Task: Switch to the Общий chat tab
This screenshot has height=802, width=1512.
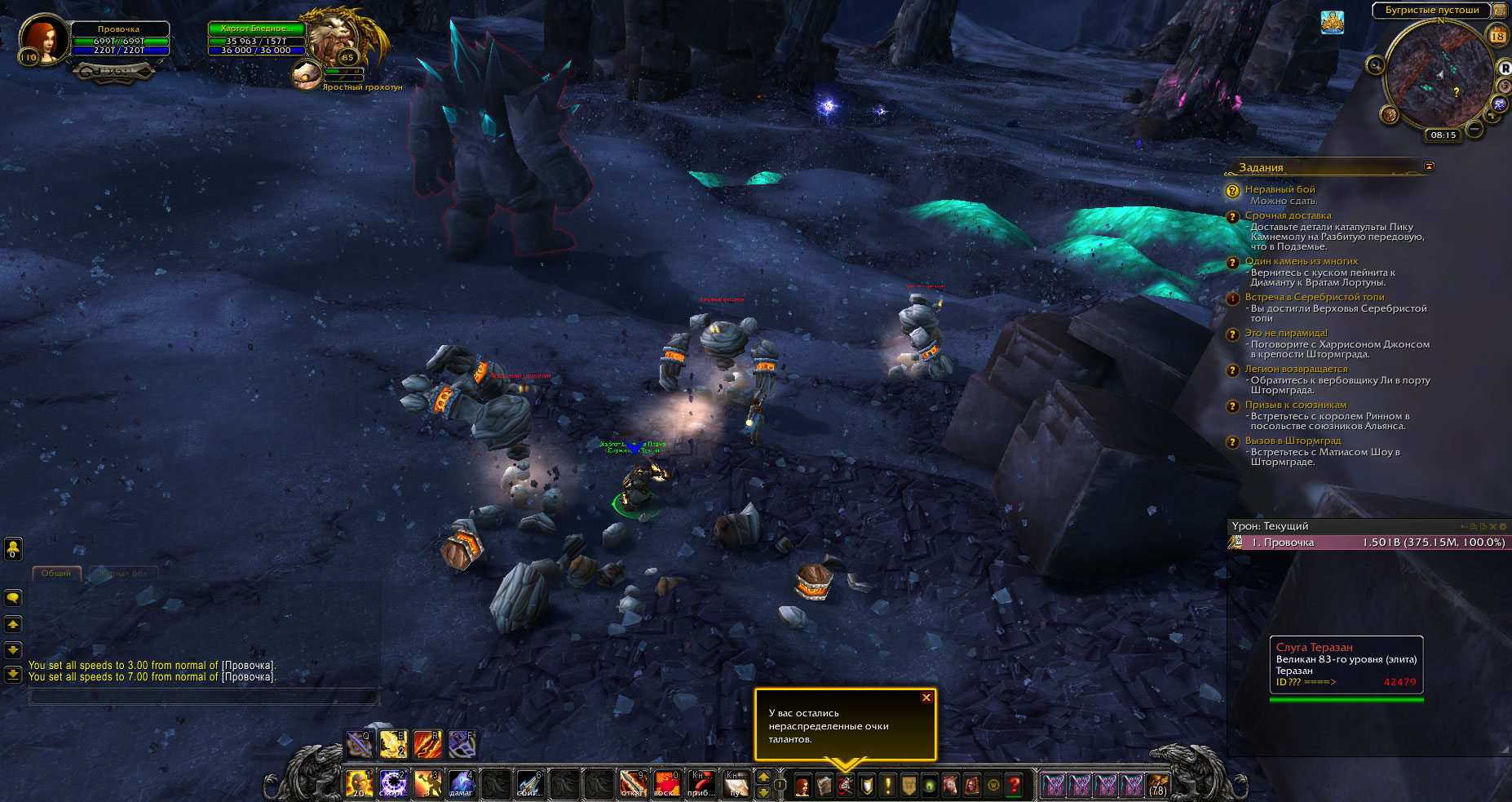Action: point(56,574)
